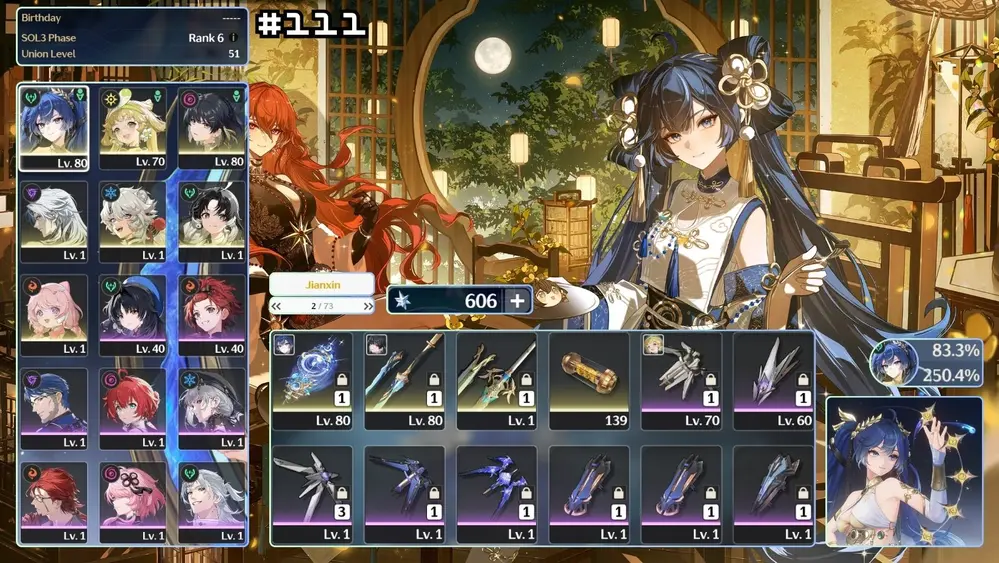Go to next page with double right arrows
The height and width of the screenshot is (563, 999).
click(369, 306)
